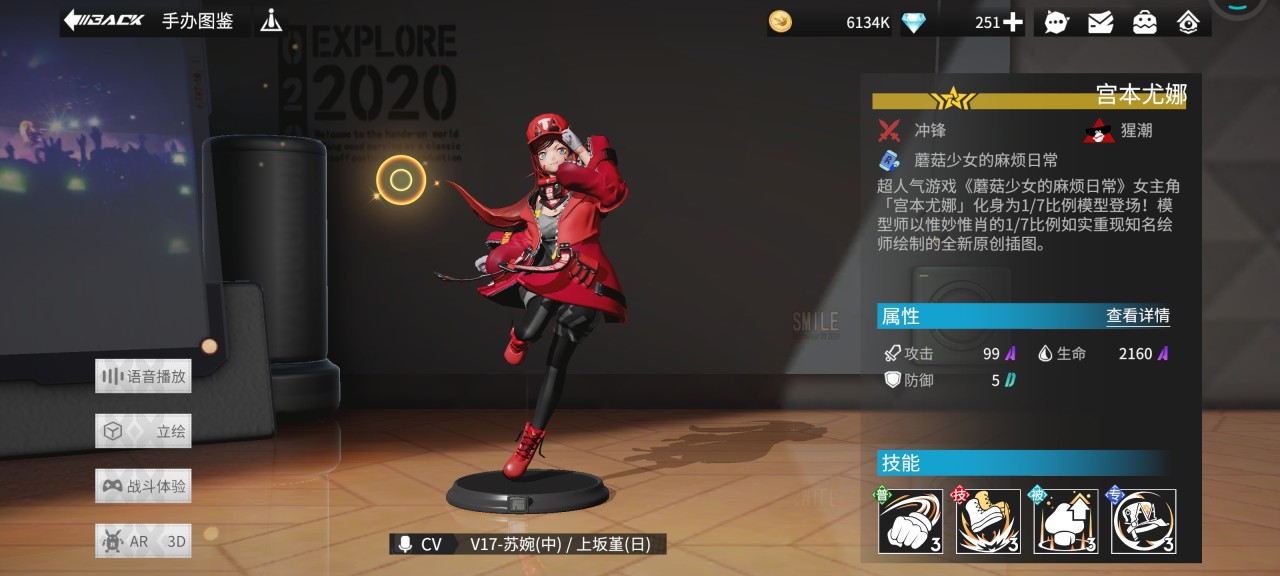The width and height of the screenshot is (1280, 576).
Task: Select the punching fist basic skill icon
Action: (910, 521)
